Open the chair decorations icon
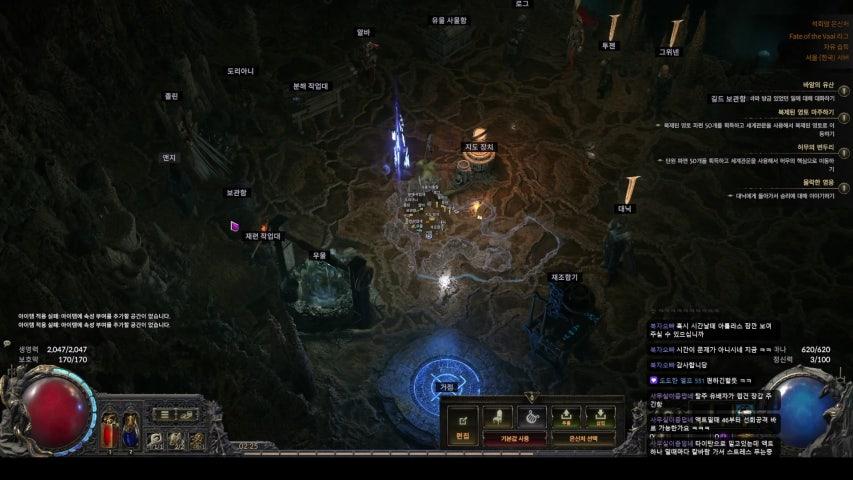 tap(497, 416)
